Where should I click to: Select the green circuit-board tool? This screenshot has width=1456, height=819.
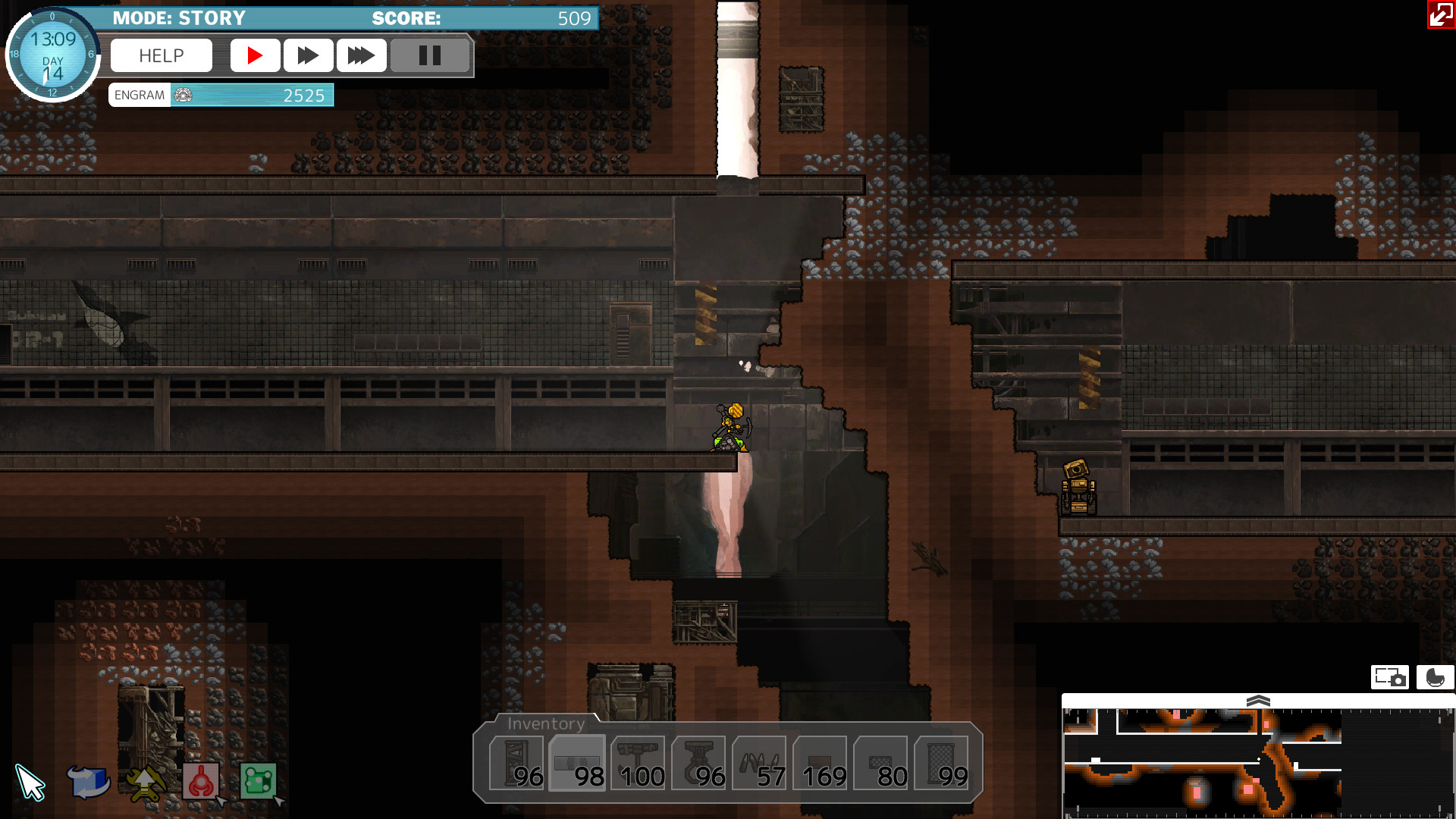click(258, 781)
